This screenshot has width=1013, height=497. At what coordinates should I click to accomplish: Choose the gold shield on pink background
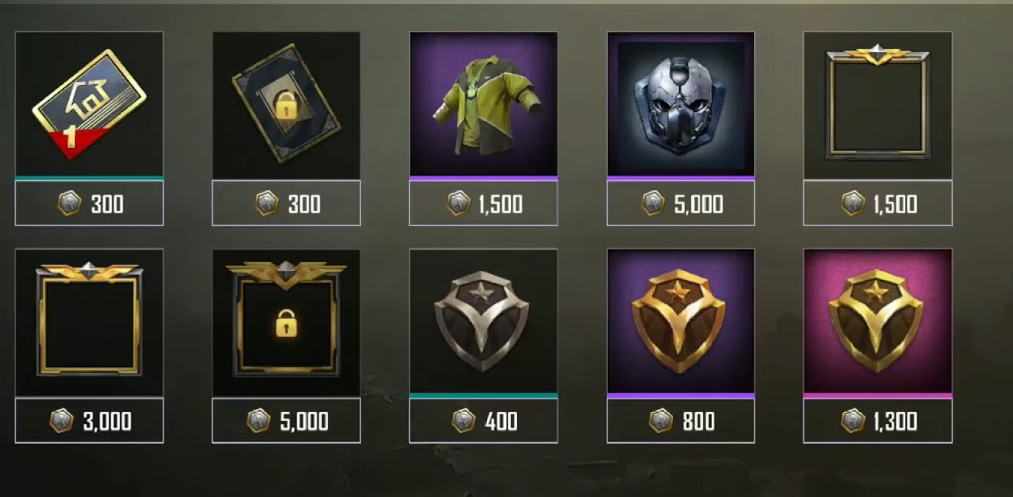point(877,321)
